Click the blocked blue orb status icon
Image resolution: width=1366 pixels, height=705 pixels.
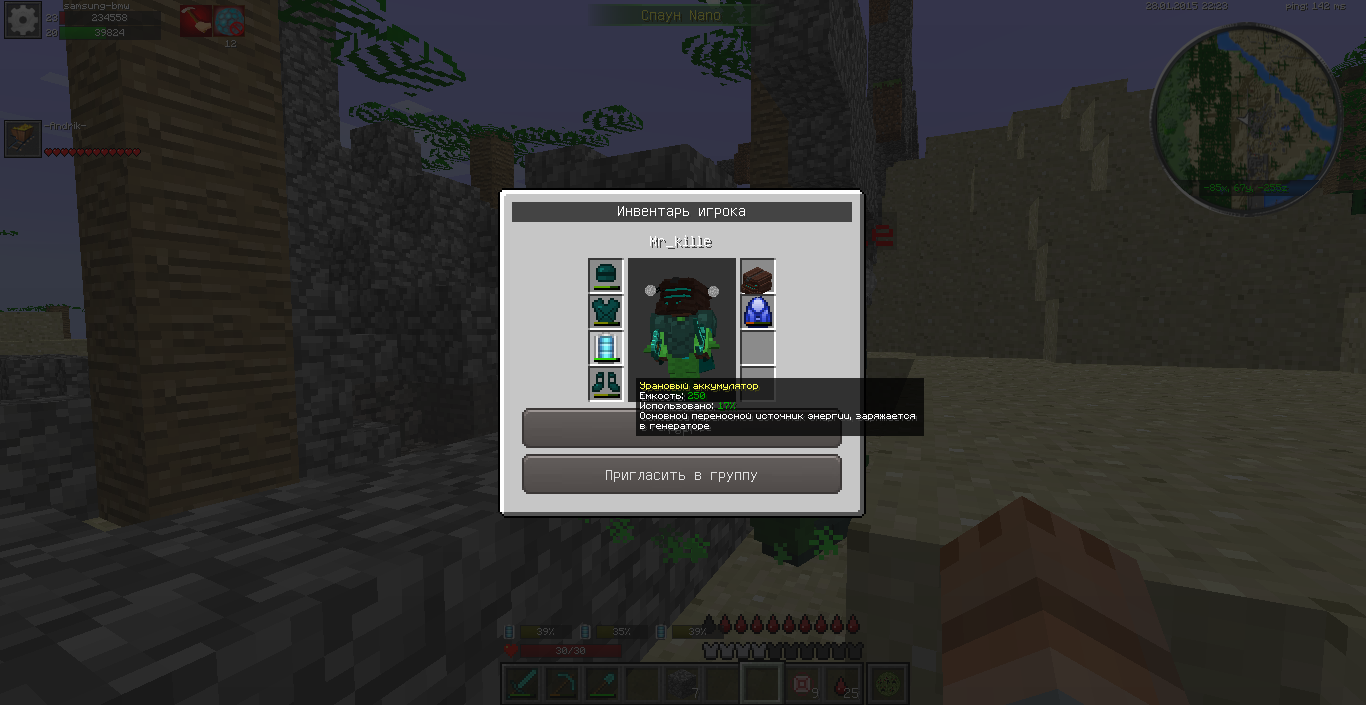coord(229,20)
